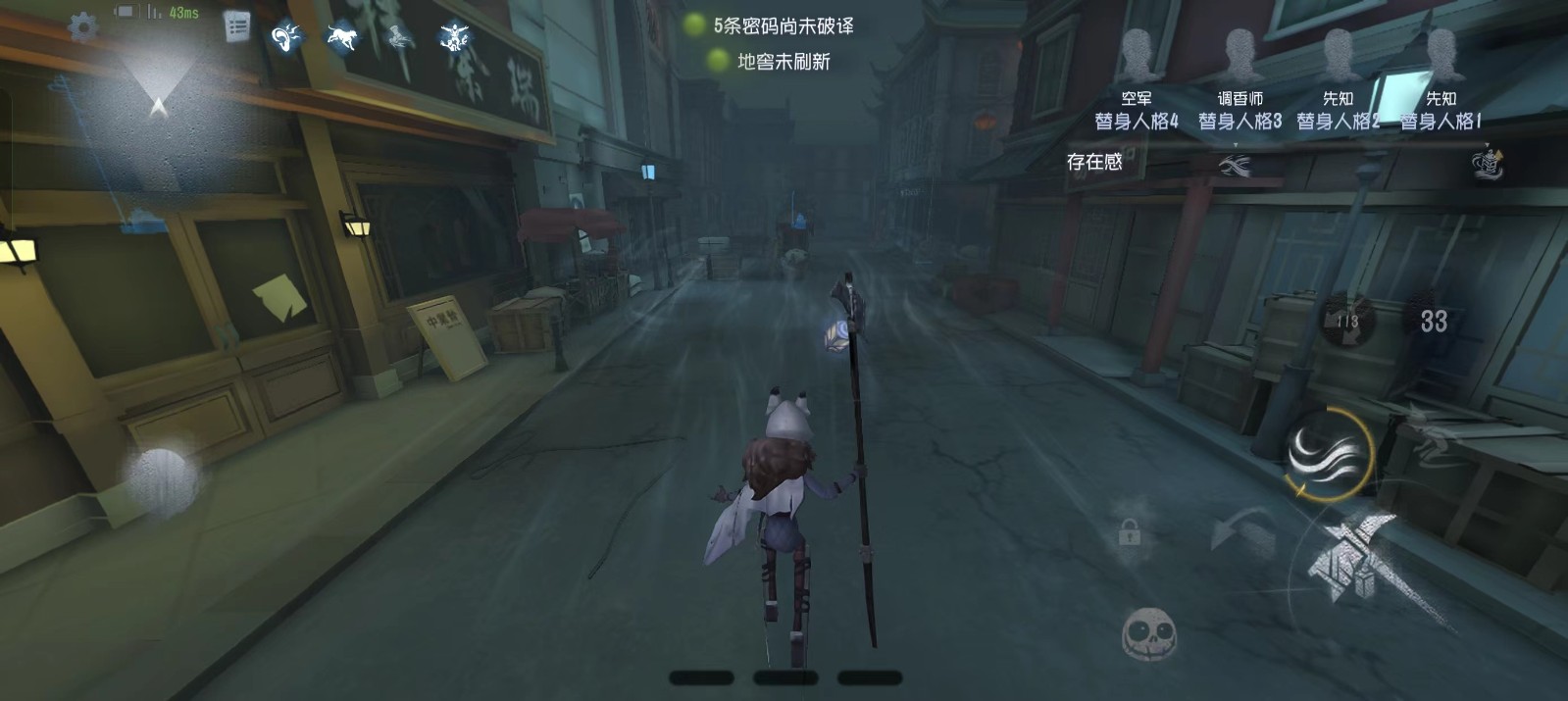The image size is (1568, 701).
Task: Use the skill showing the 1/3 counter
Action: (1347, 320)
